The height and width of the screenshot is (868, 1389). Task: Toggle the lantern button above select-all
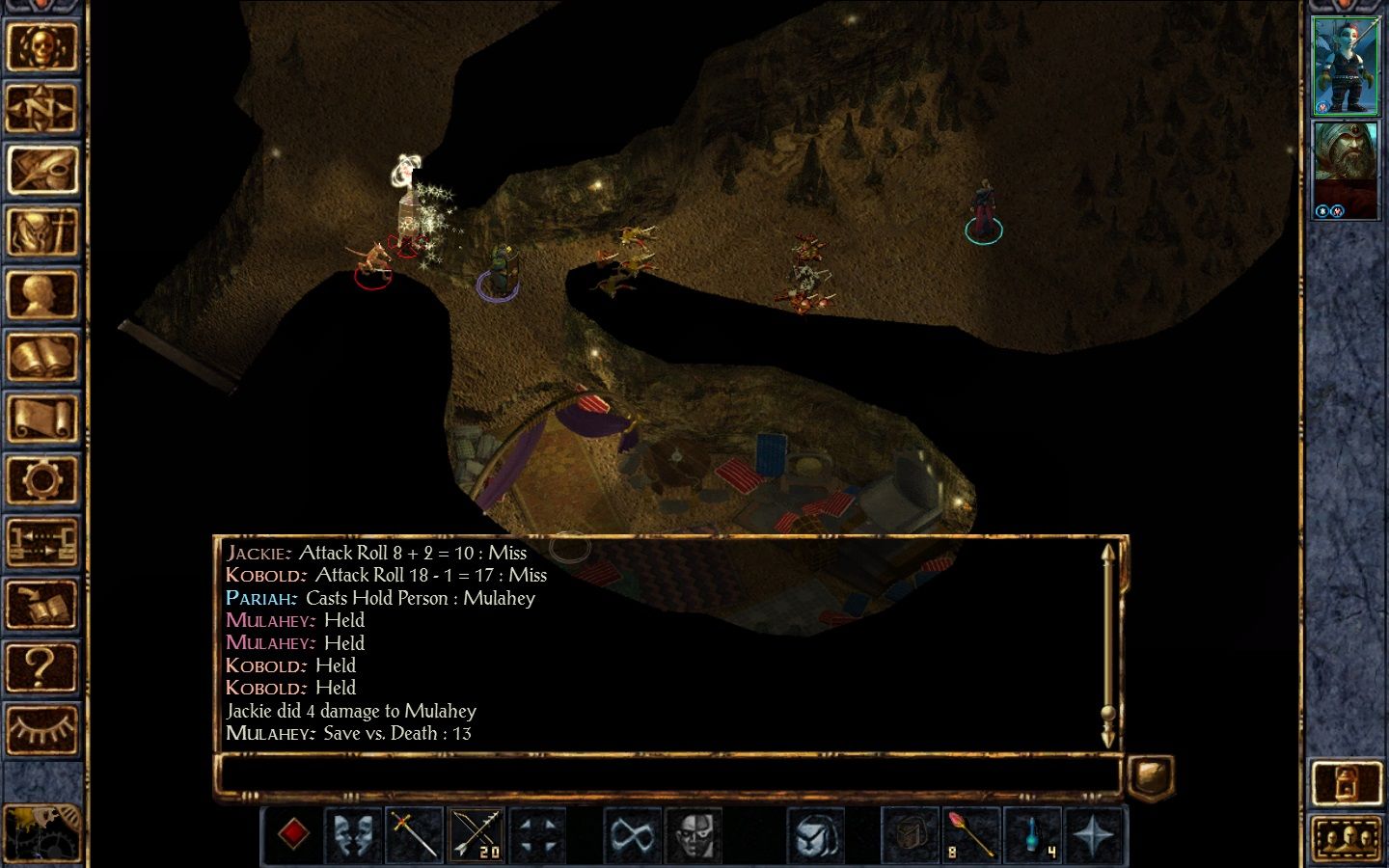[x=1347, y=782]
